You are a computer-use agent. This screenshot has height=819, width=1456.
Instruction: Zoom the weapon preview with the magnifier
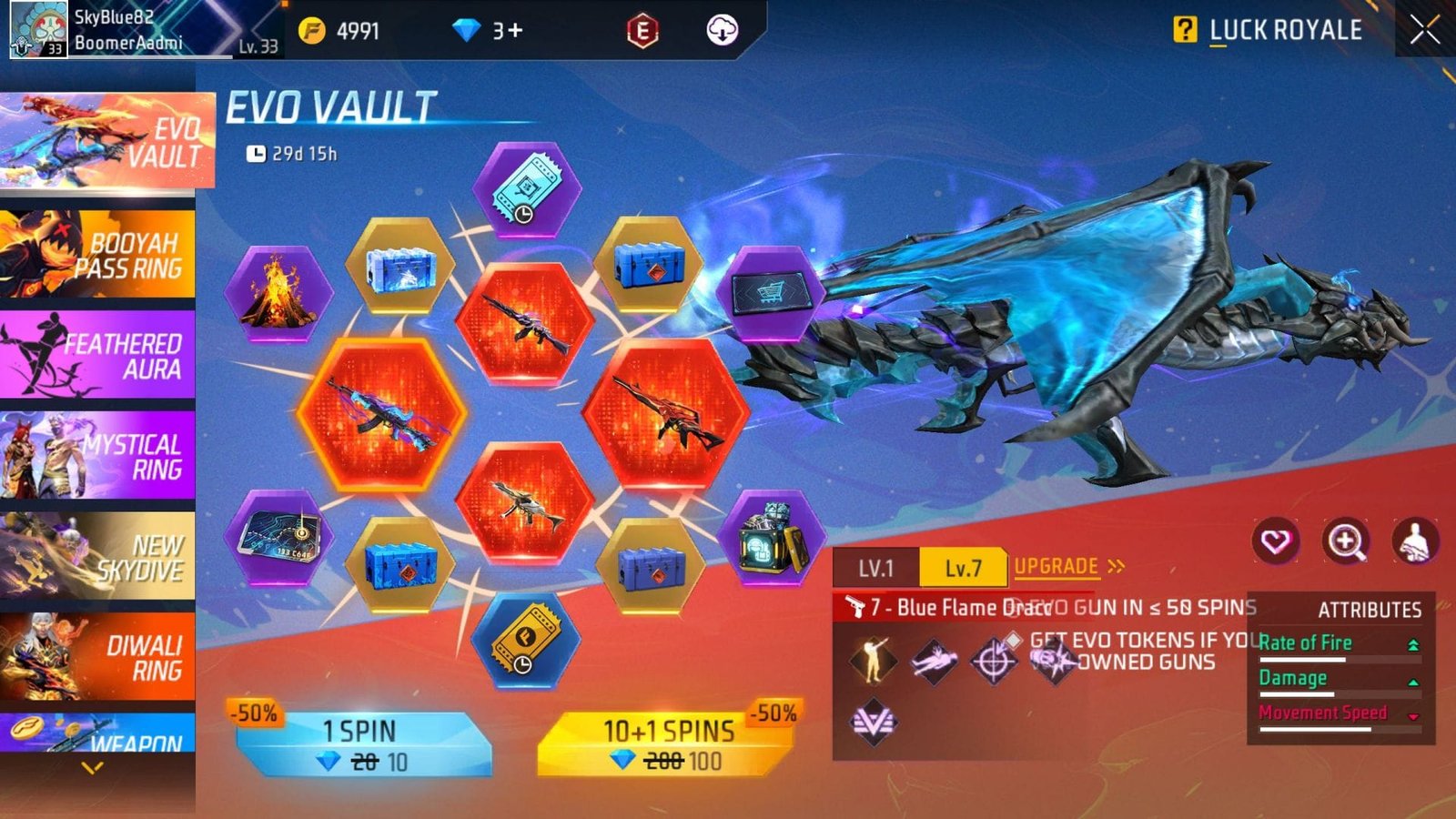tap(1345, 541)
